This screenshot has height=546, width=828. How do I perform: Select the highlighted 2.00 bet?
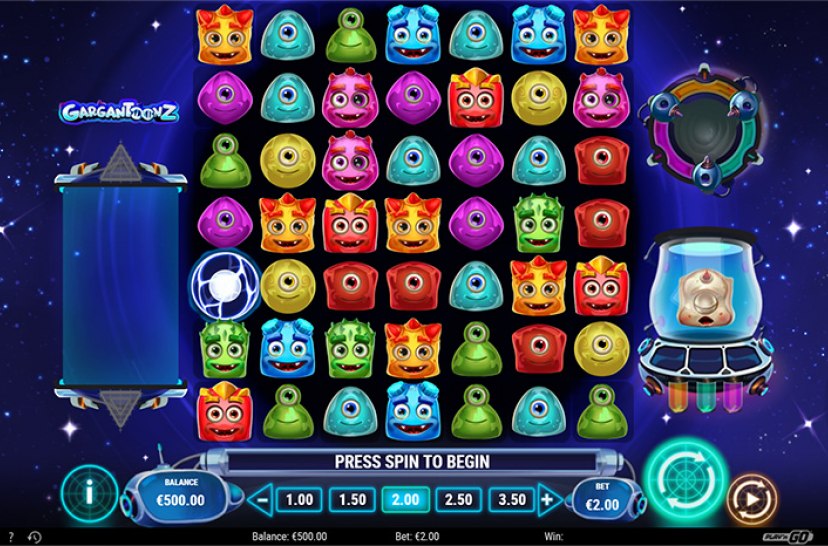(405, 498)
